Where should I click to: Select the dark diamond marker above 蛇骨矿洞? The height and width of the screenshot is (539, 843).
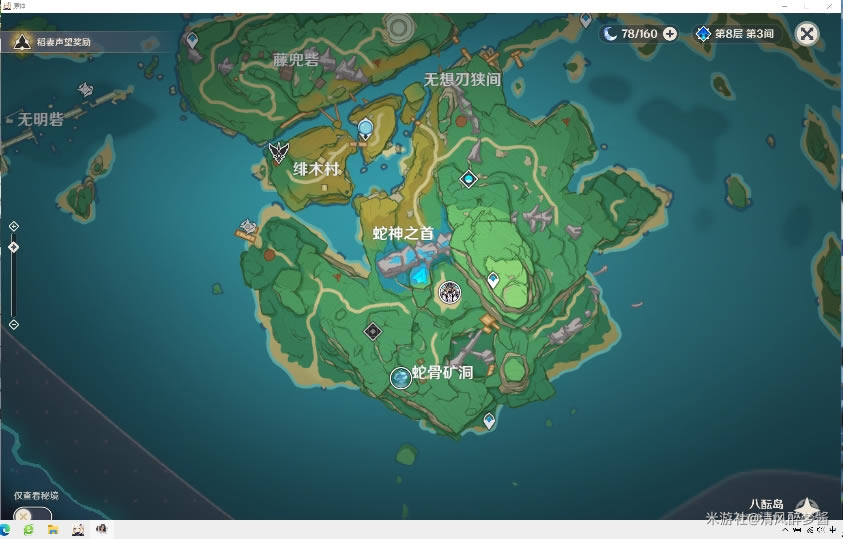tap(373, 330)
